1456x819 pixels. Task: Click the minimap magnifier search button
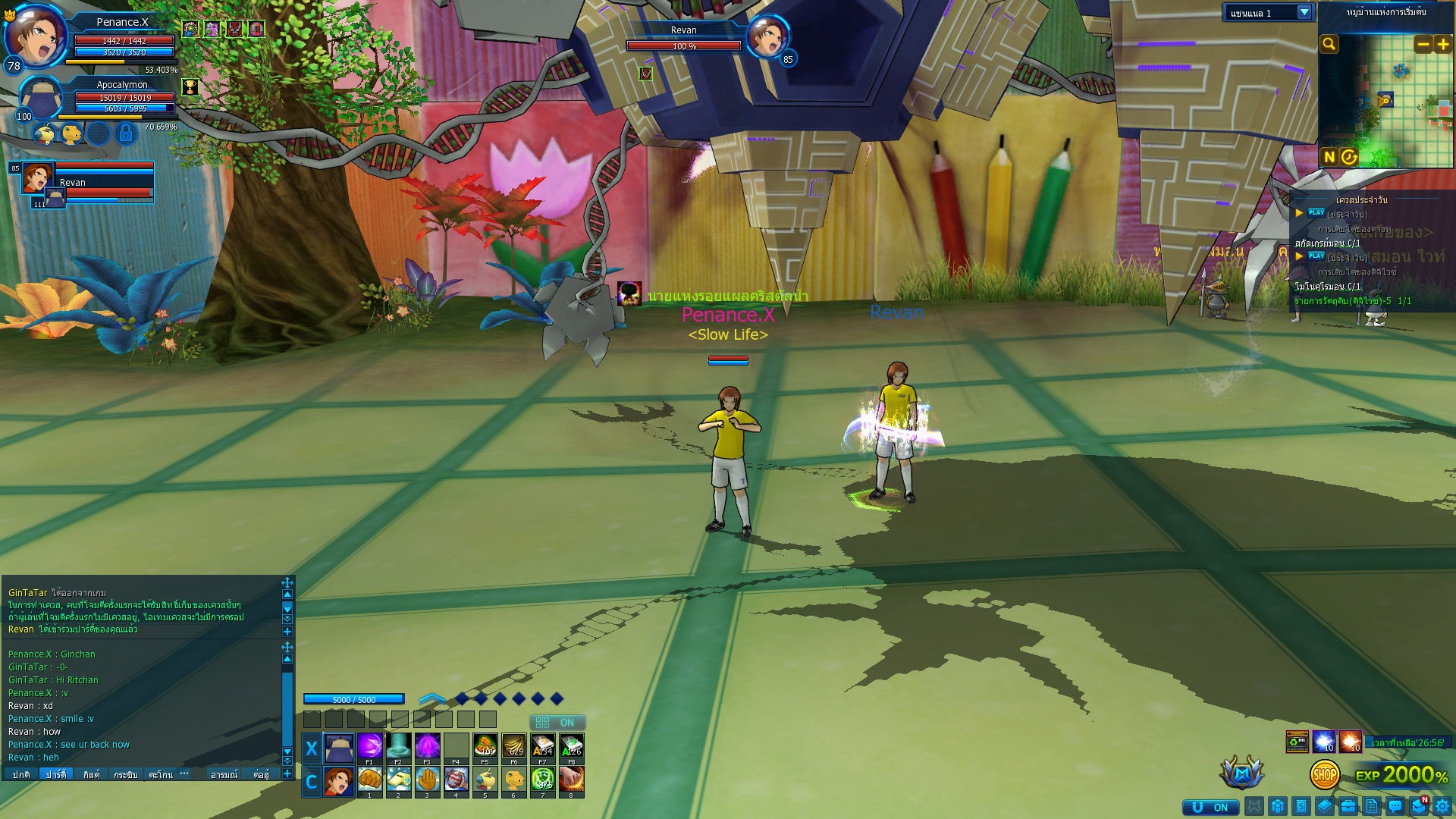point(1329,45)
